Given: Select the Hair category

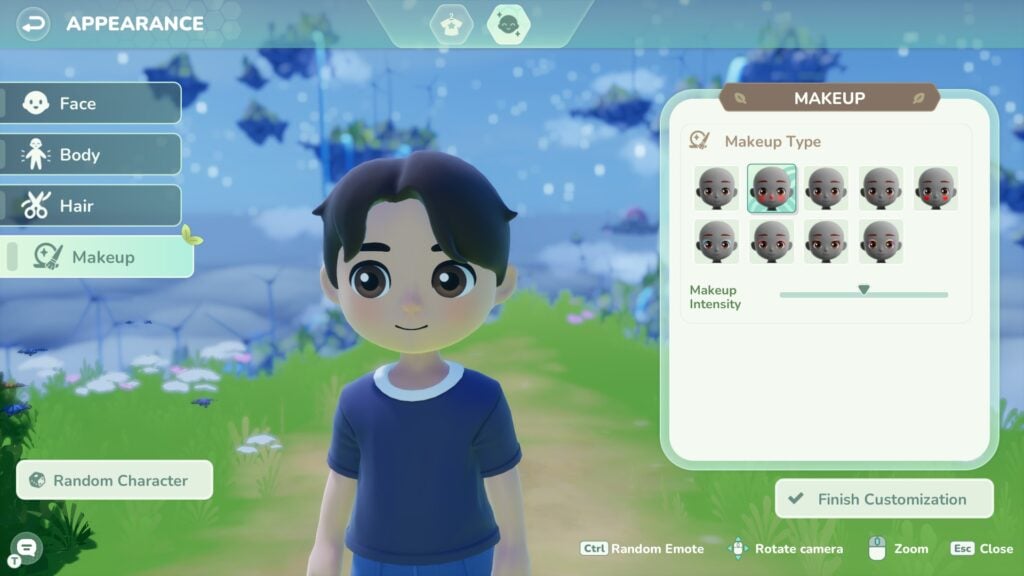Looking at the screenshot, I should pyautogui.click(x=92, y=206).
